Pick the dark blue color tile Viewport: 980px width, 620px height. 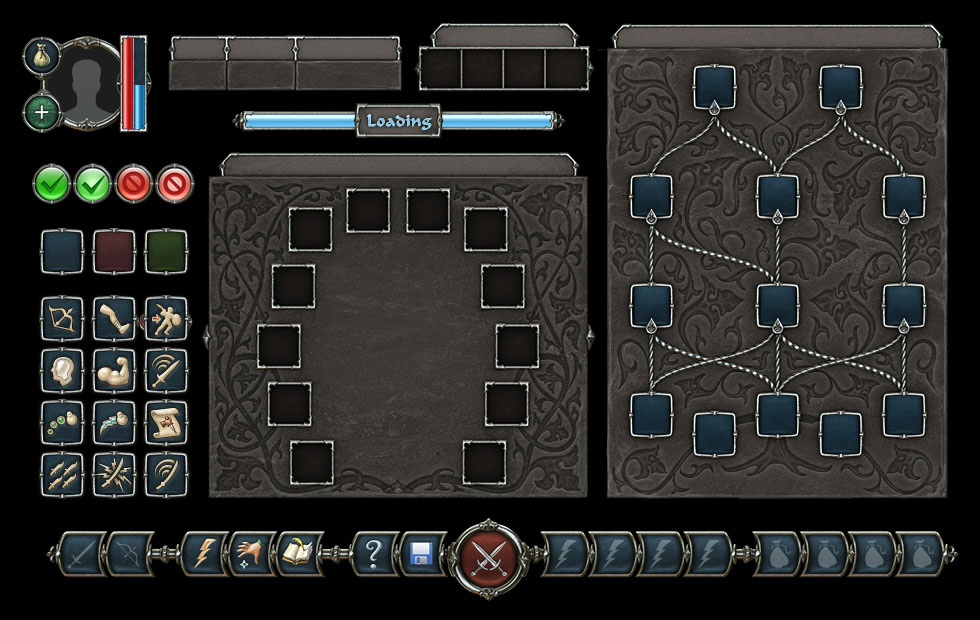point(60,250)
